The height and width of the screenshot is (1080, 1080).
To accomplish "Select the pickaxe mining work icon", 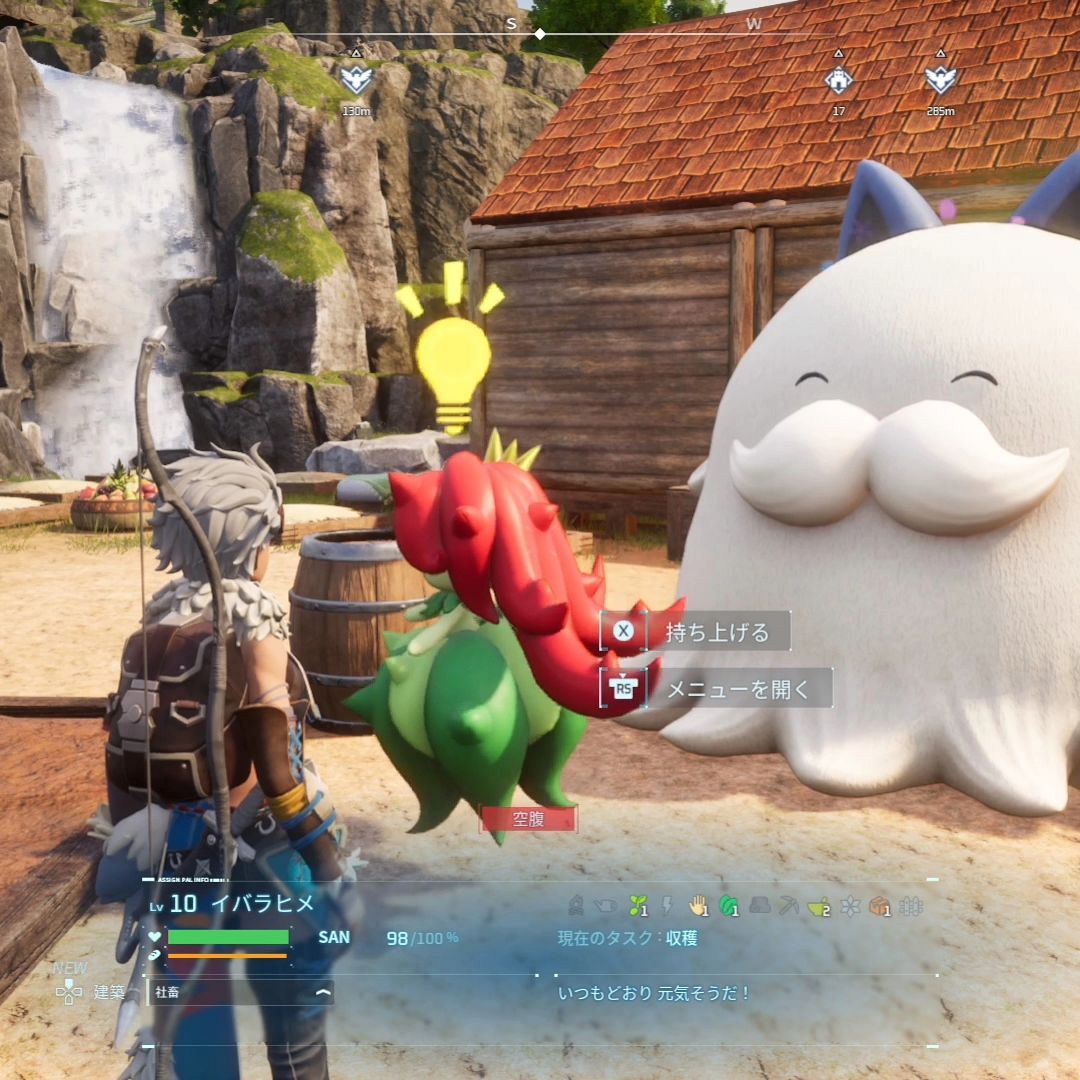I will pyautogui.click(x=790, y=906).
